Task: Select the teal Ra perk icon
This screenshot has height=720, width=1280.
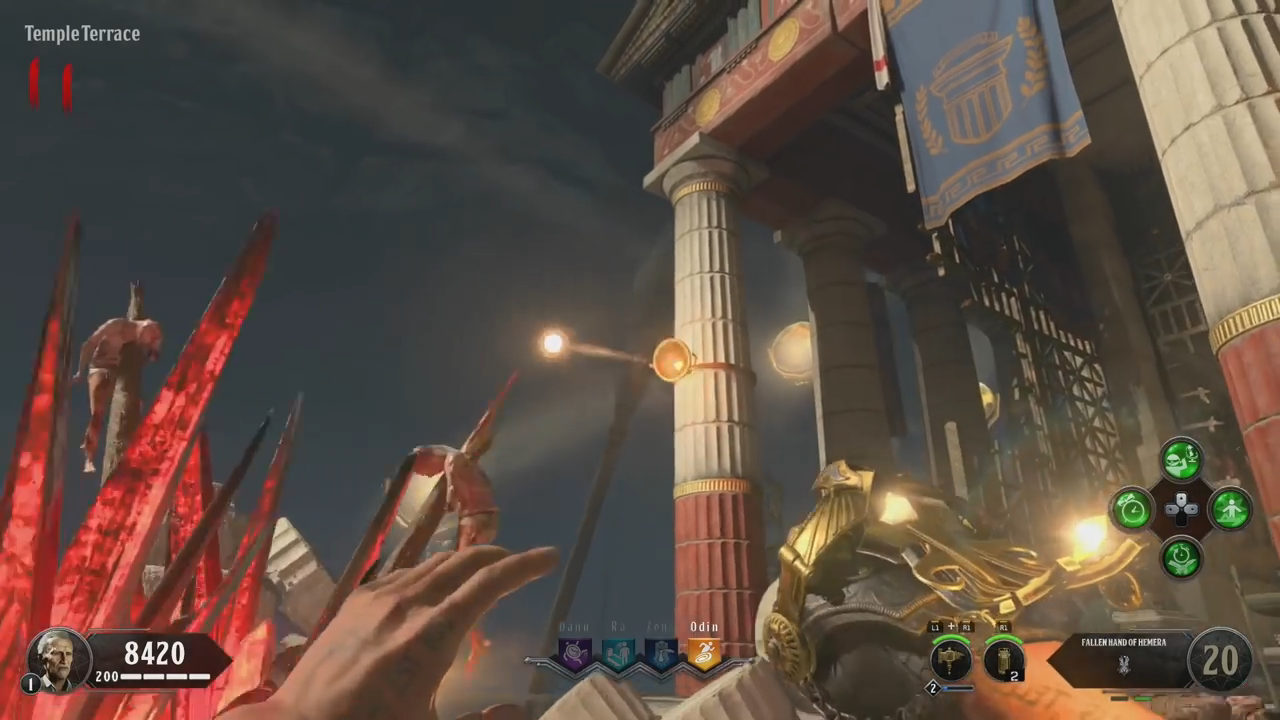Action: point(617,654)
